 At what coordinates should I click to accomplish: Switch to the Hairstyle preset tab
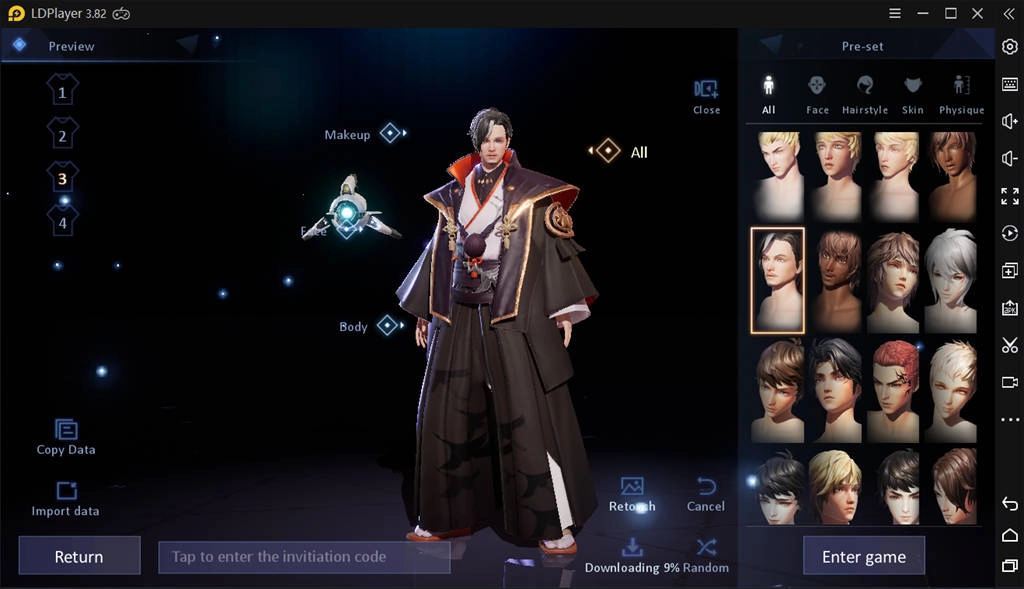[865, 93]
